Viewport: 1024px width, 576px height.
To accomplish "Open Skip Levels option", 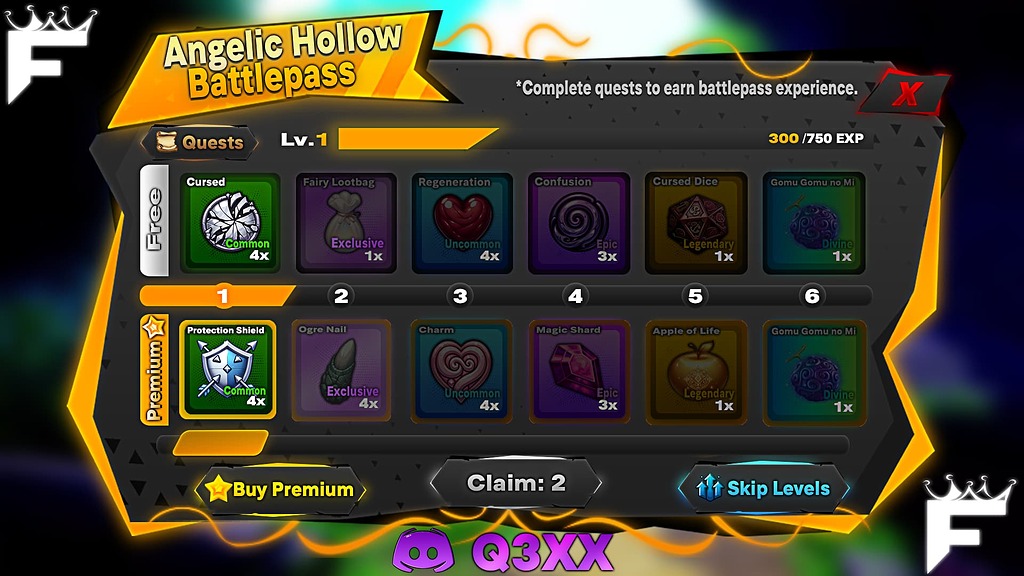I will tap(766, 488).
